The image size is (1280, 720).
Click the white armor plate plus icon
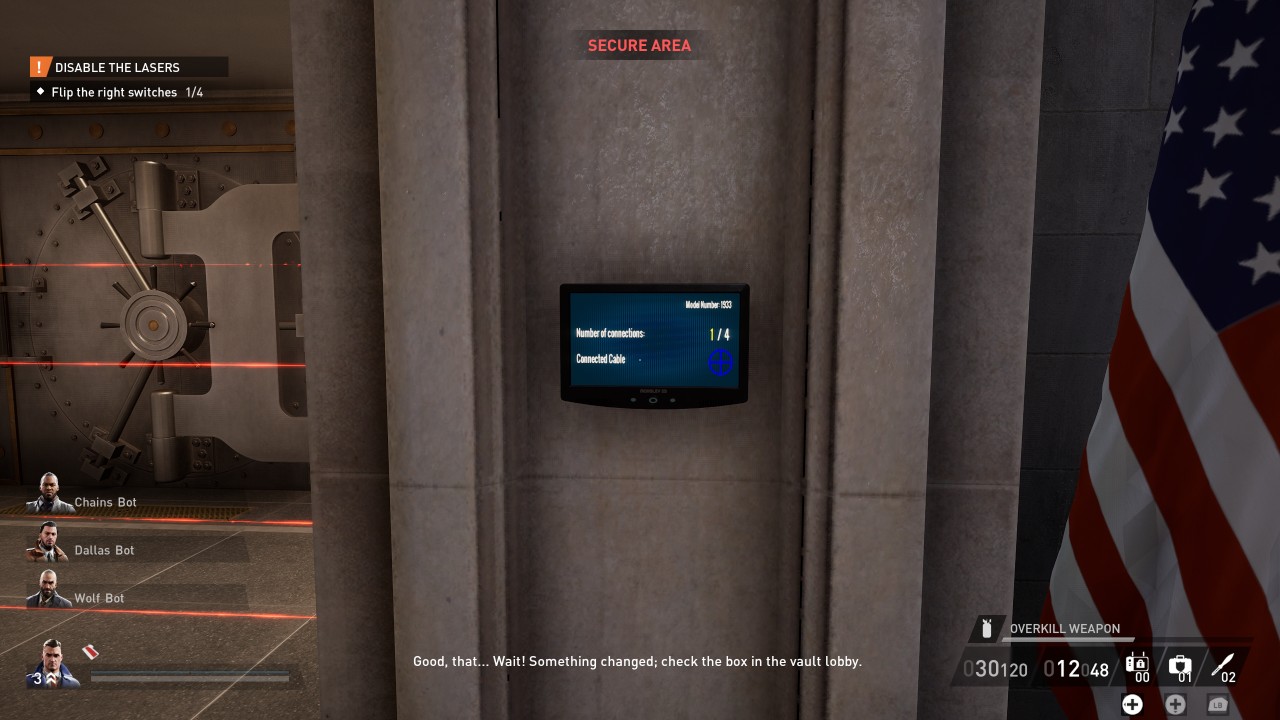click(1132, 704)
